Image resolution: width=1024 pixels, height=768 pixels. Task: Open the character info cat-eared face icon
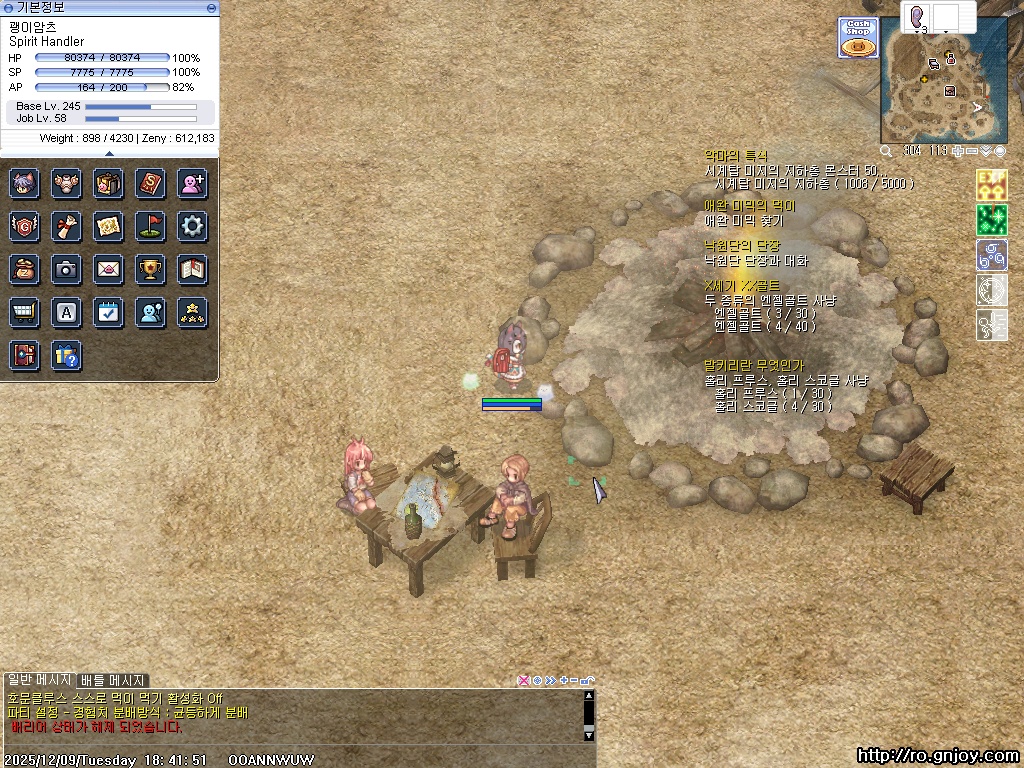pos(24,183)
